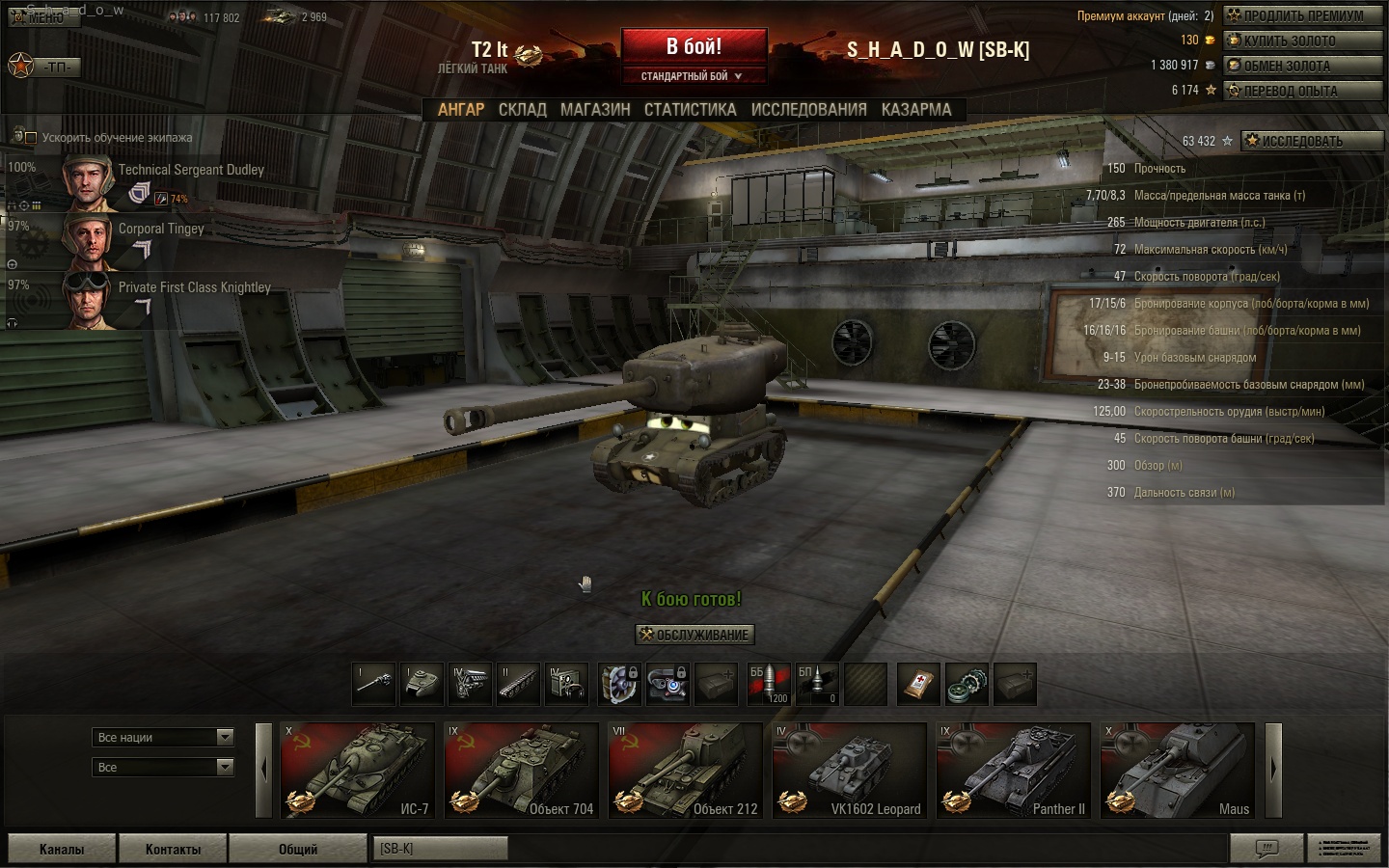Click the Перевод опыта button

point(1302,91)
